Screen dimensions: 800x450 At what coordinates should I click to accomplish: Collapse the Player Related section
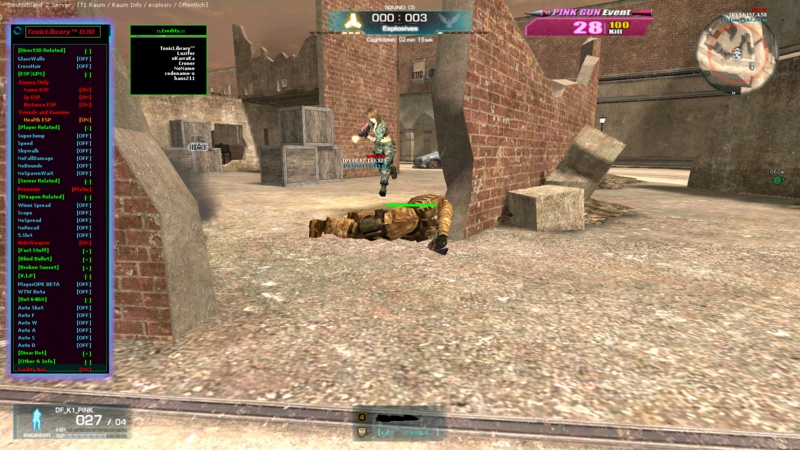[x=87, y=128]
